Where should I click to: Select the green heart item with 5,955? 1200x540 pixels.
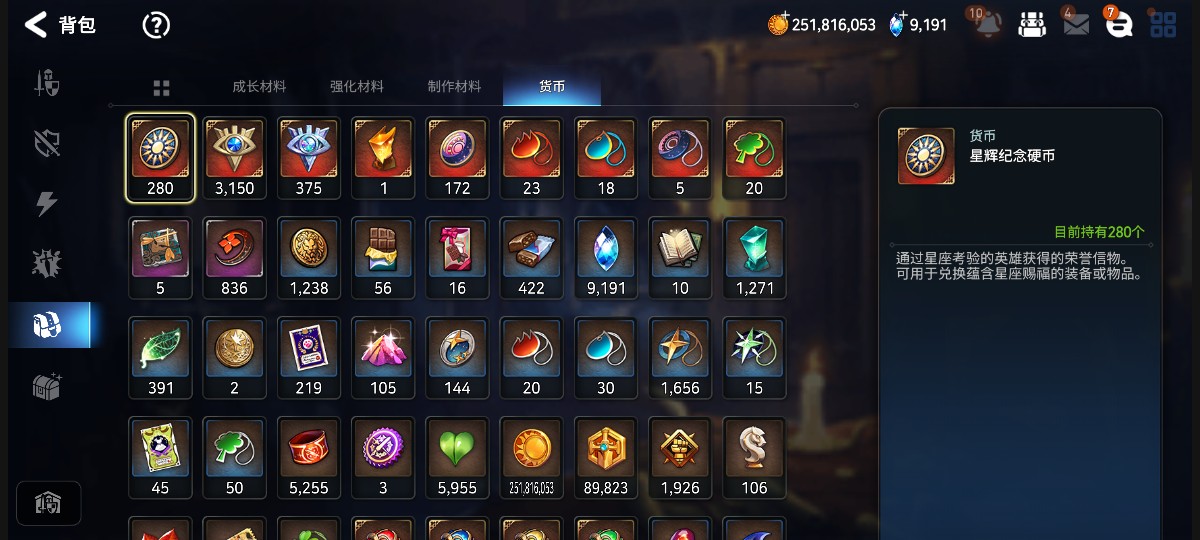tap(457, 458)
